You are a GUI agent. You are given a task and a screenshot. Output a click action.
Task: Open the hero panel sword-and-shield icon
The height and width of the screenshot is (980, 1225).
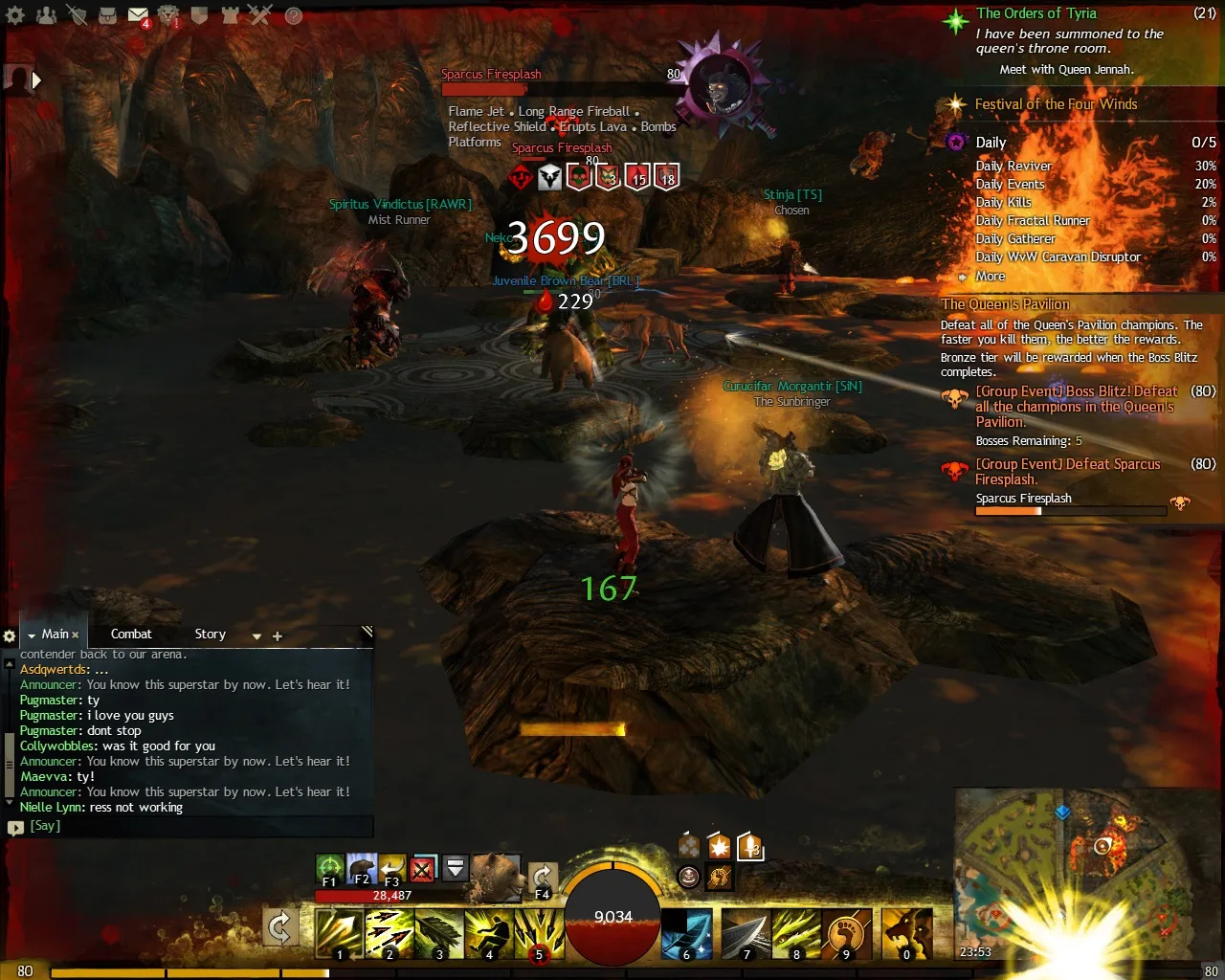[x=78, y=15]
